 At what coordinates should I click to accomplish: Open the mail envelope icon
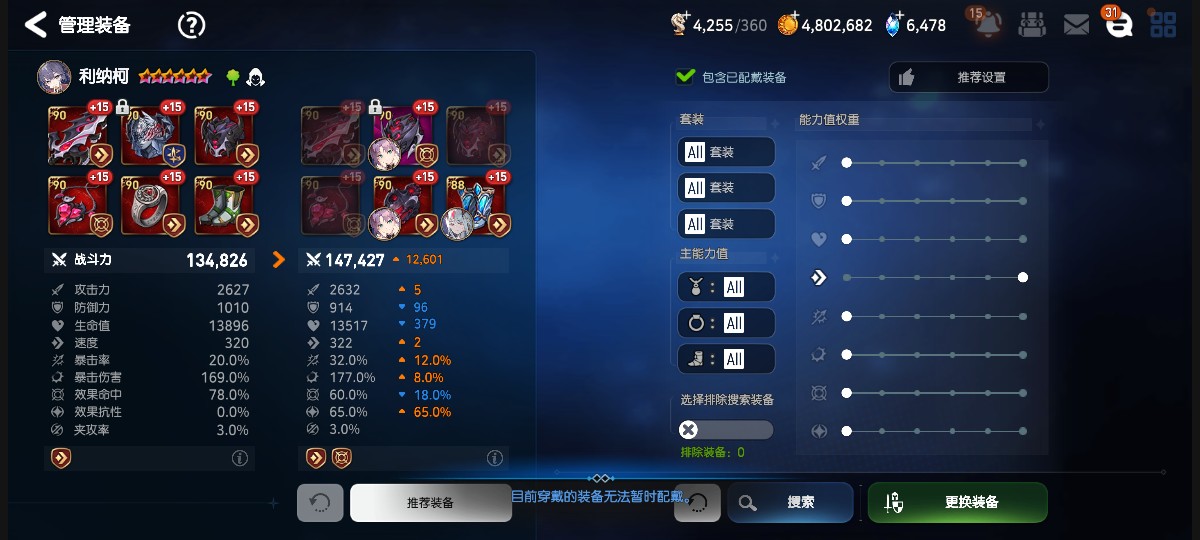click(1076, 25)
